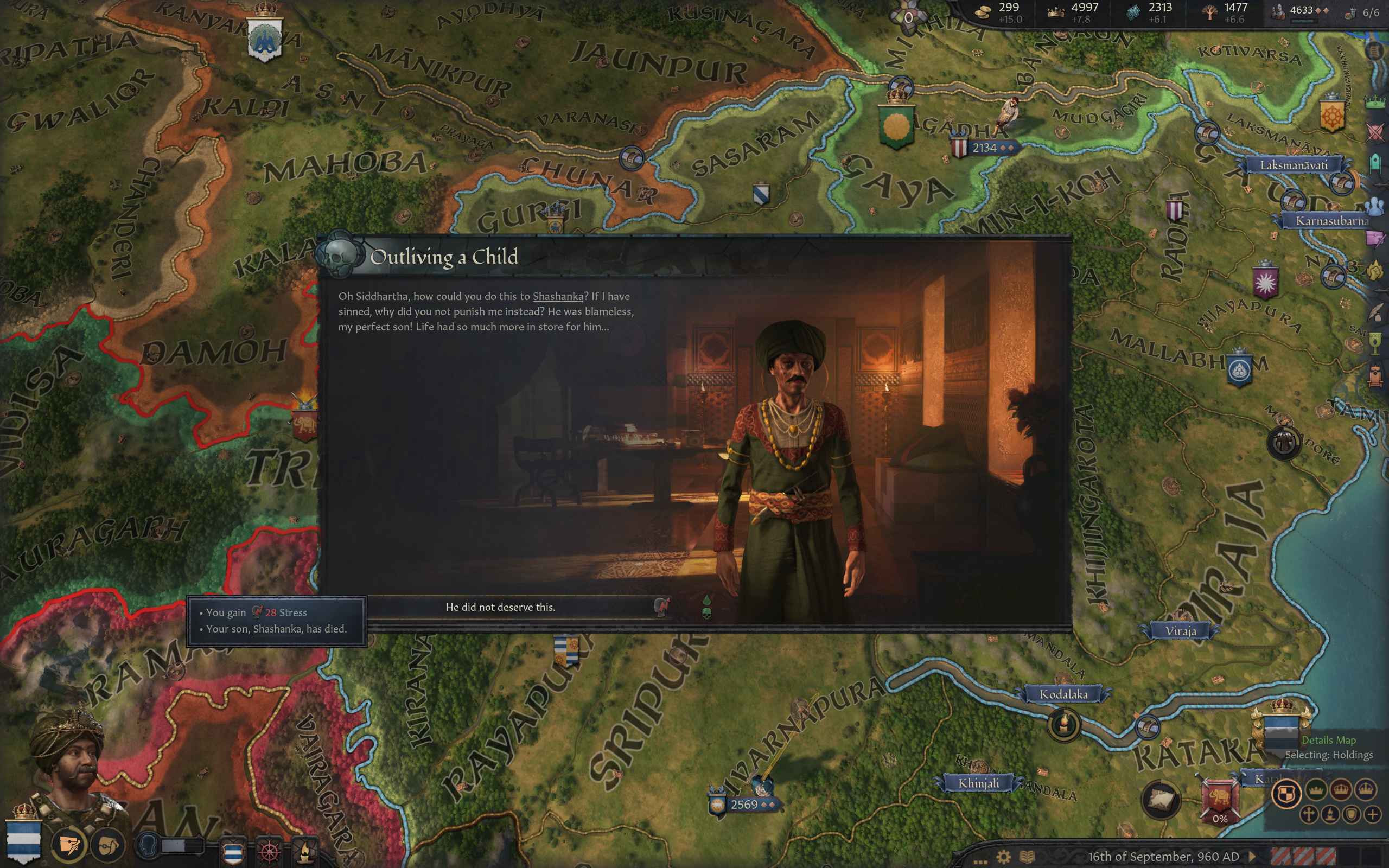1389x868 pixels.
Task: Open the Council tab with people icon
Action: coord(1375,206)
